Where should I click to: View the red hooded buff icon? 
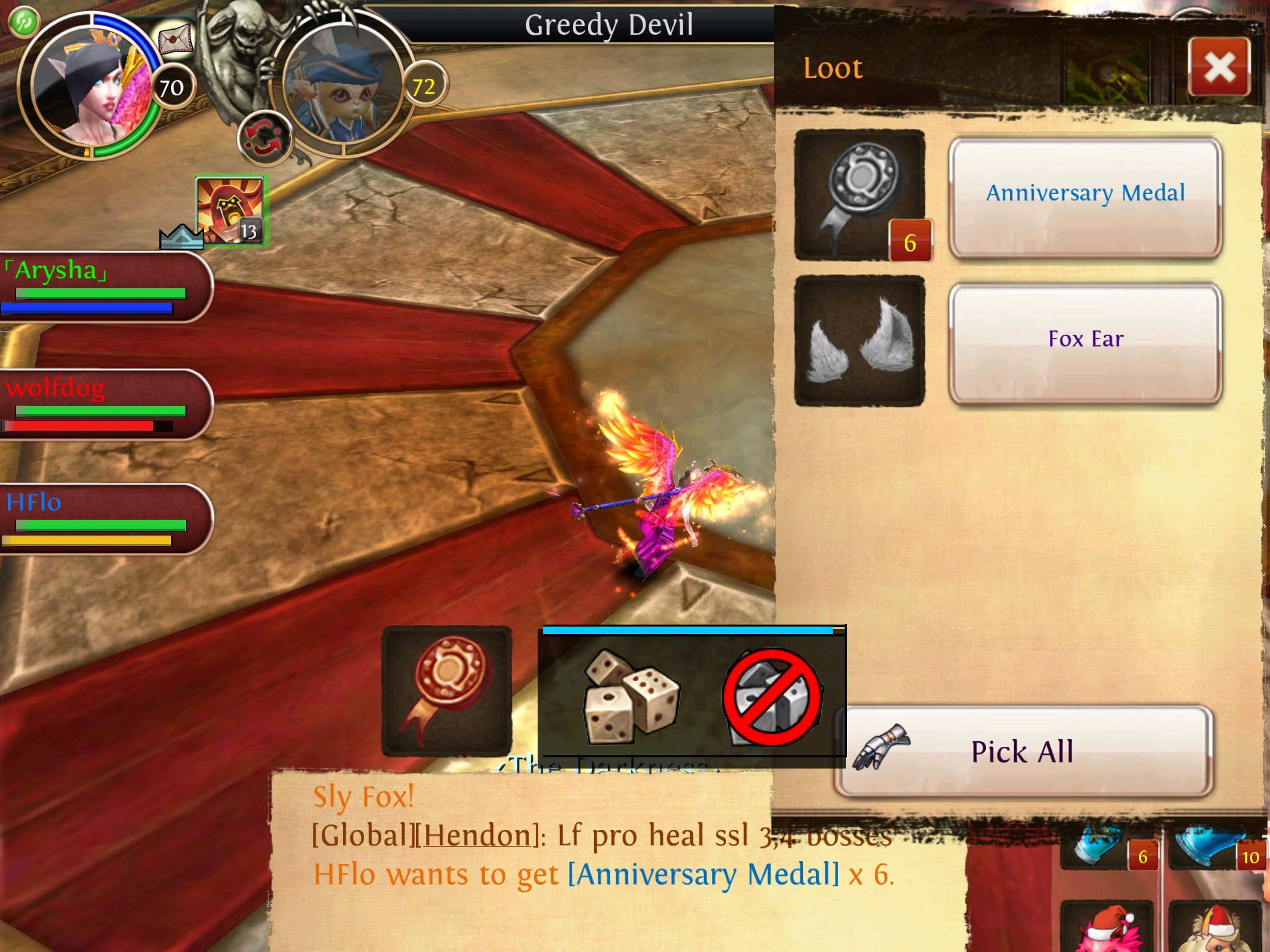point(229,211)
